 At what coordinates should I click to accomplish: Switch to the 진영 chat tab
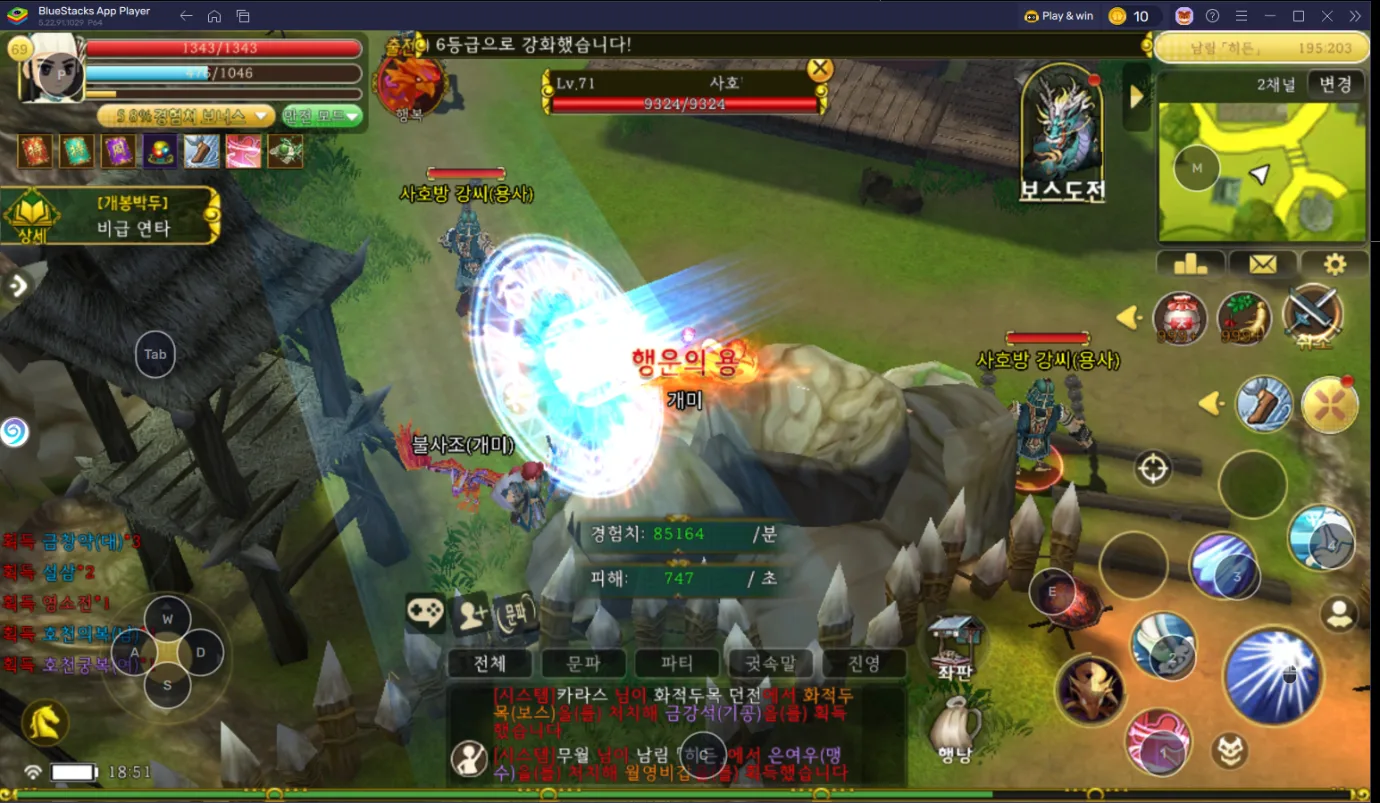(x=863, y=663)
